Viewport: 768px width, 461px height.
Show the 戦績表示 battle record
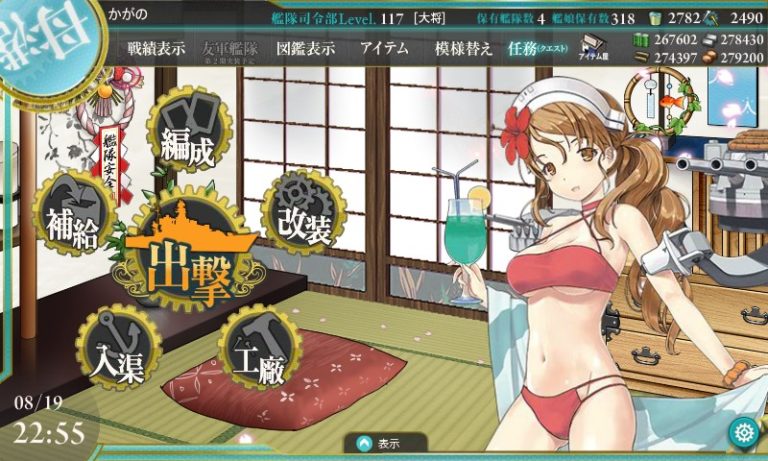tap(156, 49)
